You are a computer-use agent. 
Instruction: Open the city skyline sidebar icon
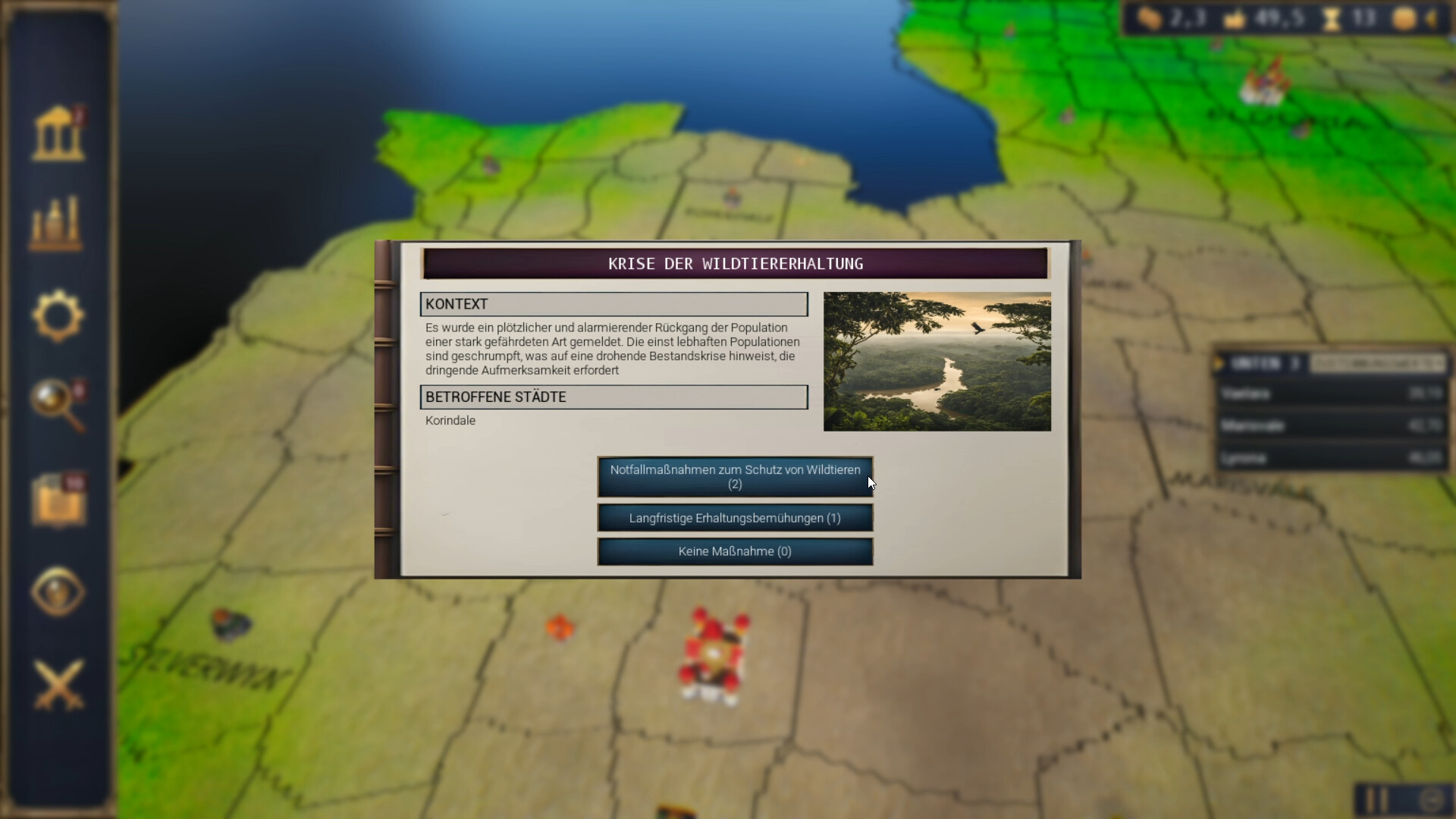(56, 224)
